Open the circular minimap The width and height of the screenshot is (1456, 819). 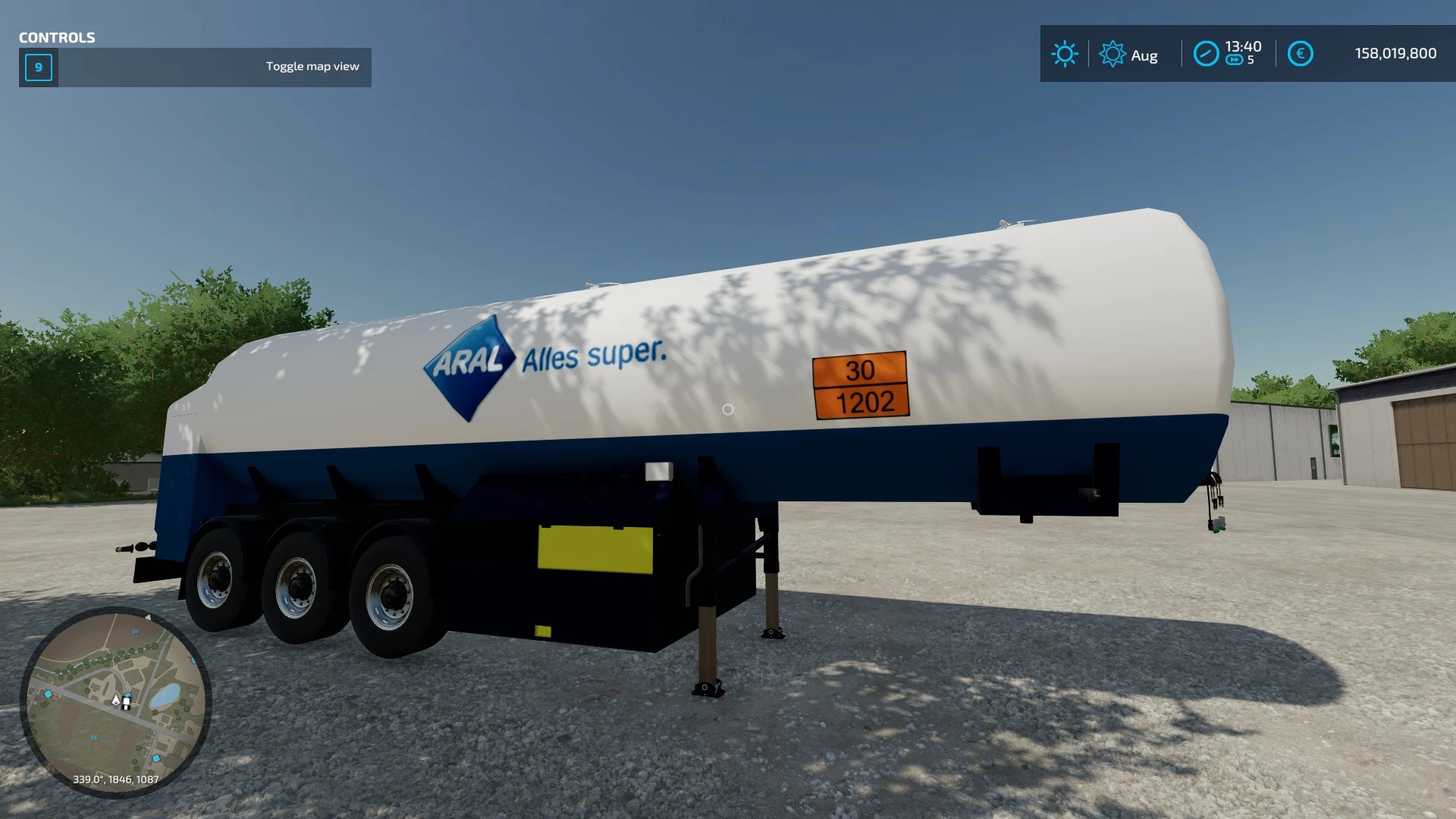click(115, 701)
